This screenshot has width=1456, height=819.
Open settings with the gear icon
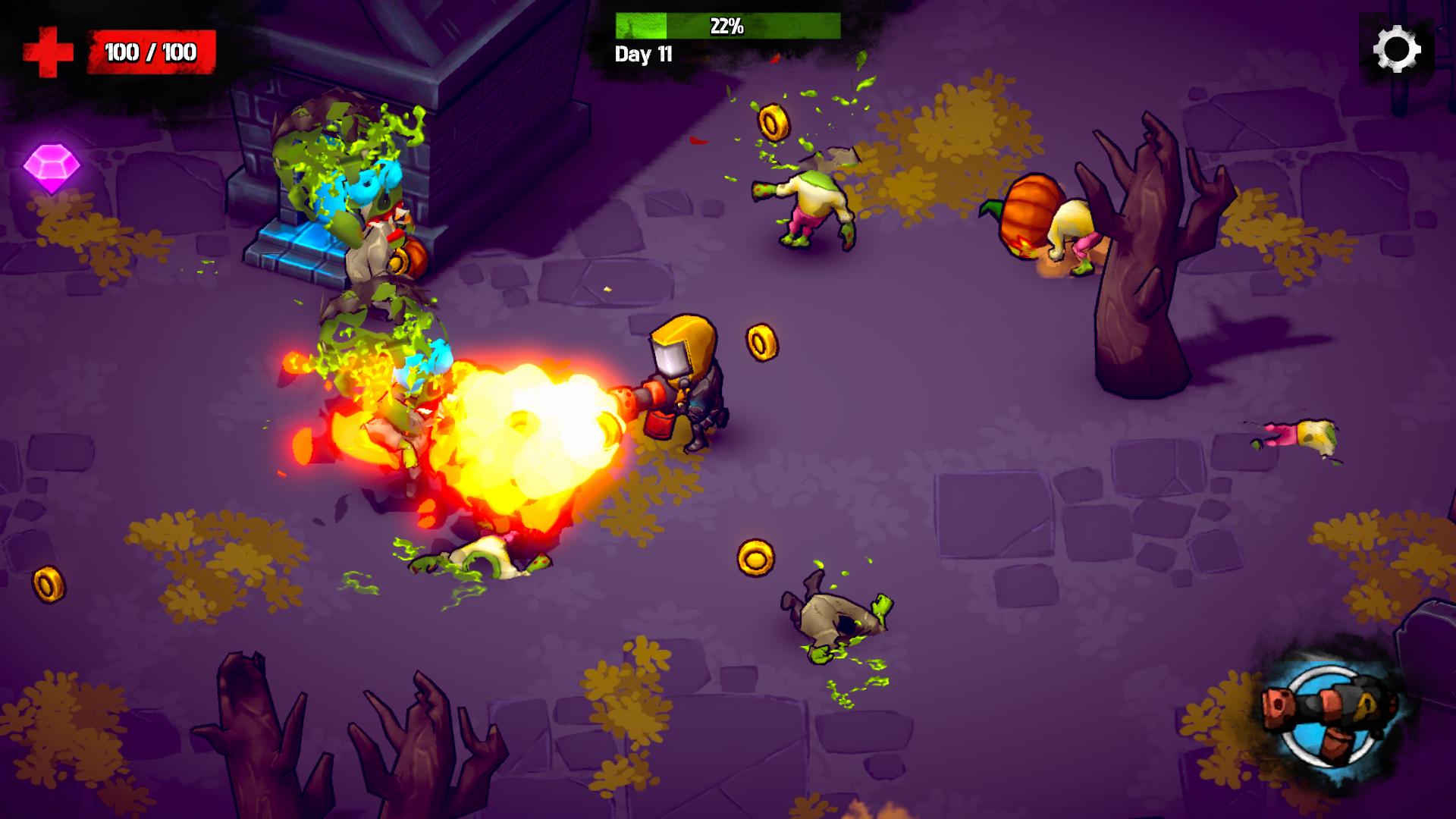1396,49
